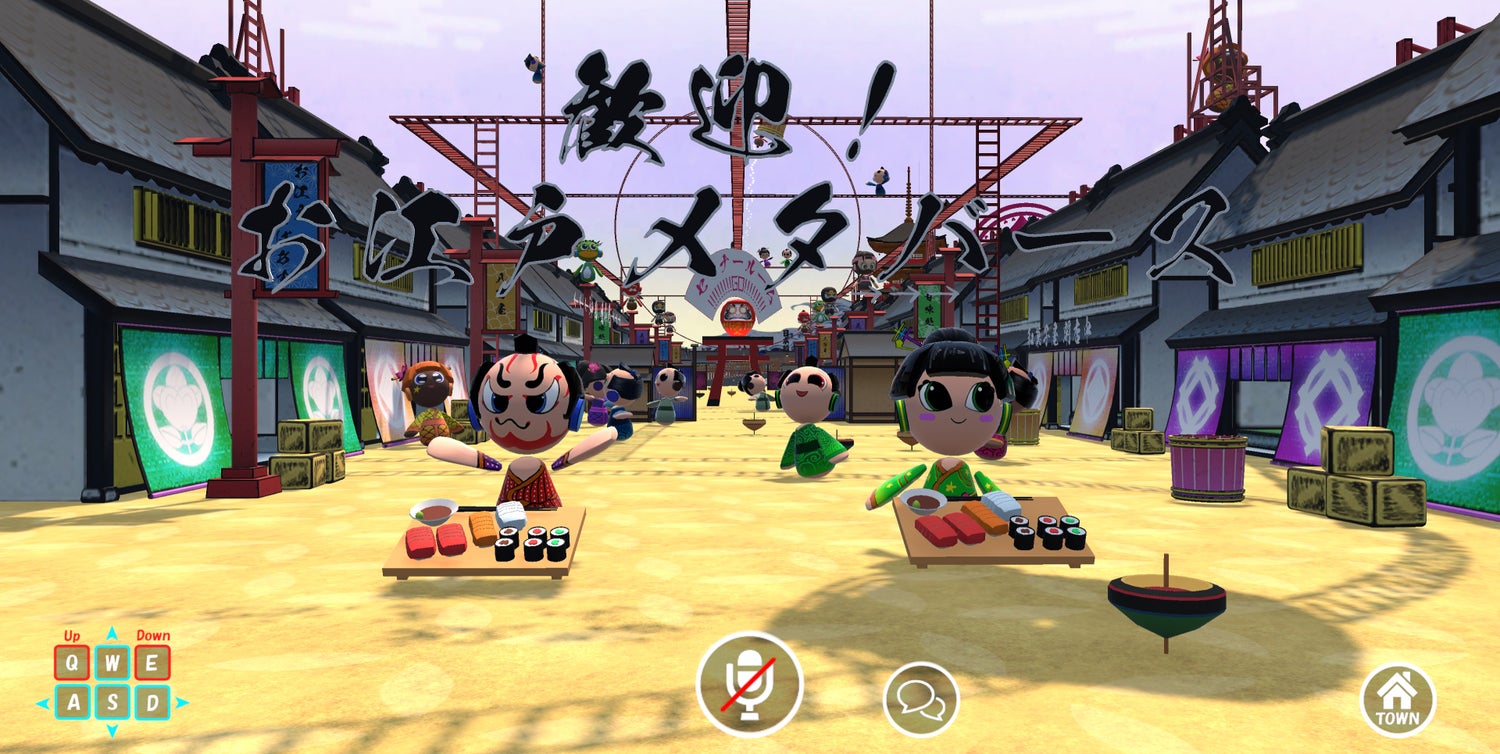Toggle the muted microphone button

coord(749,684)
